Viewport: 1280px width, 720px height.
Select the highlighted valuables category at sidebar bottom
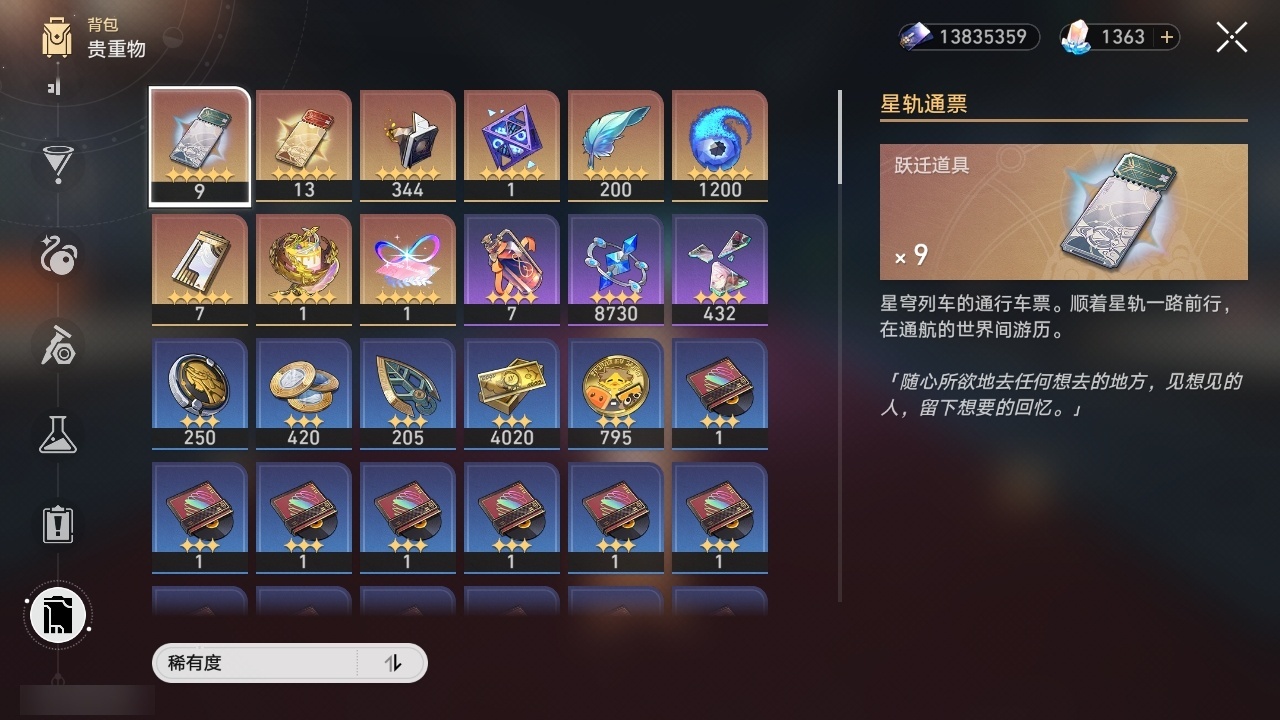click(57, 615)
